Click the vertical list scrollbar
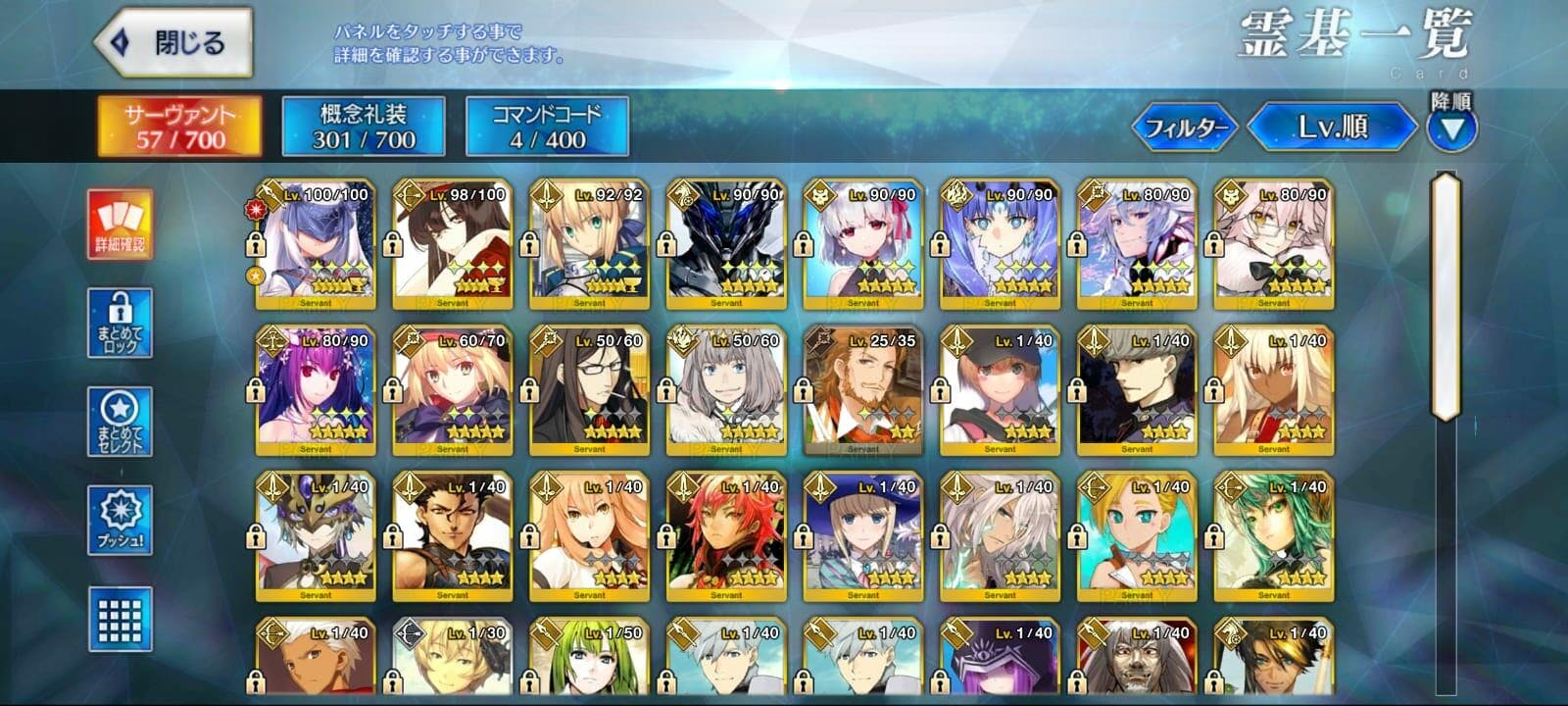This screenshot has width=1568, height=706. click(1445, 295)
